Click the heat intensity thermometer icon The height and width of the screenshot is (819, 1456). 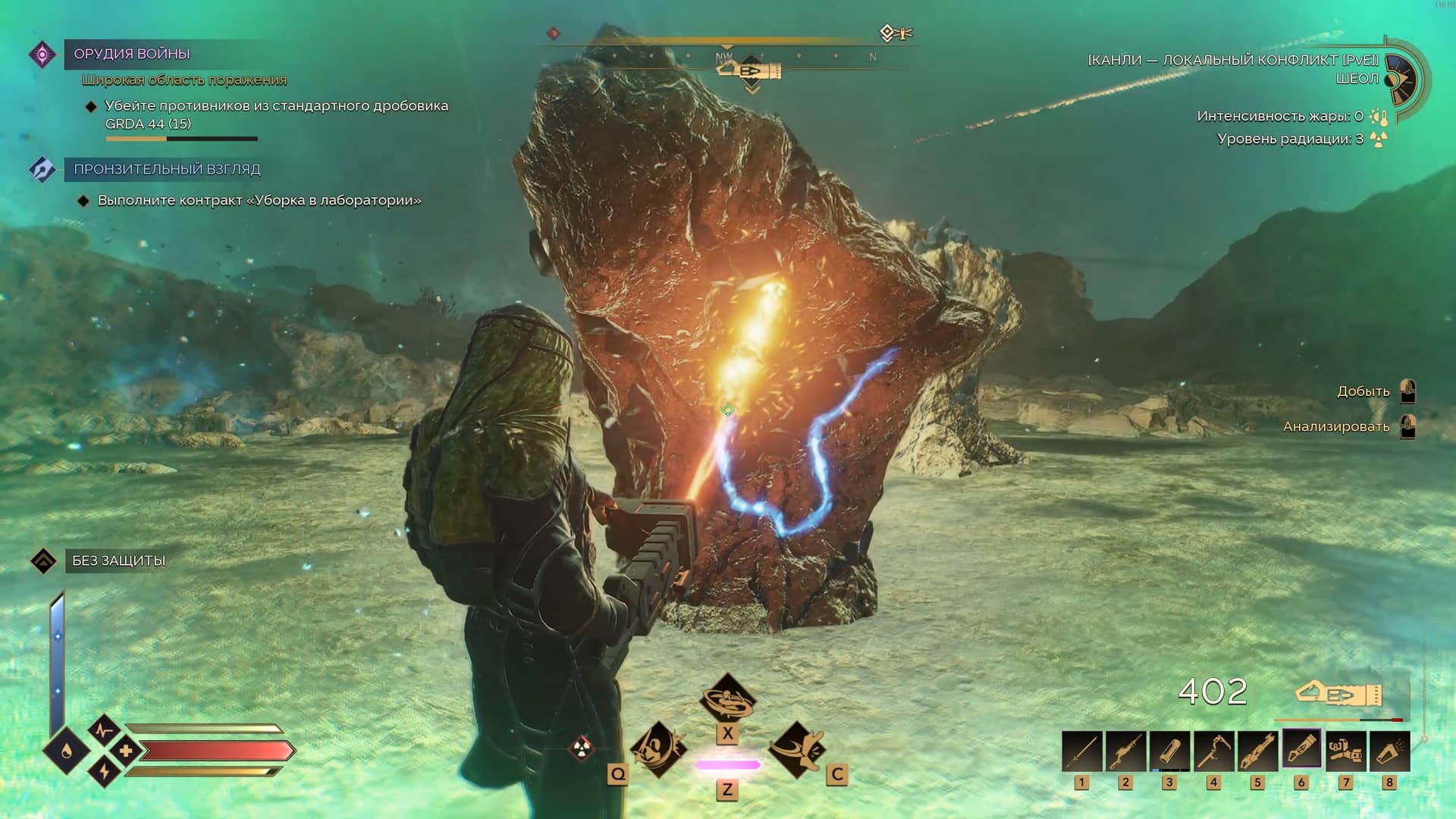(1379, 117)
